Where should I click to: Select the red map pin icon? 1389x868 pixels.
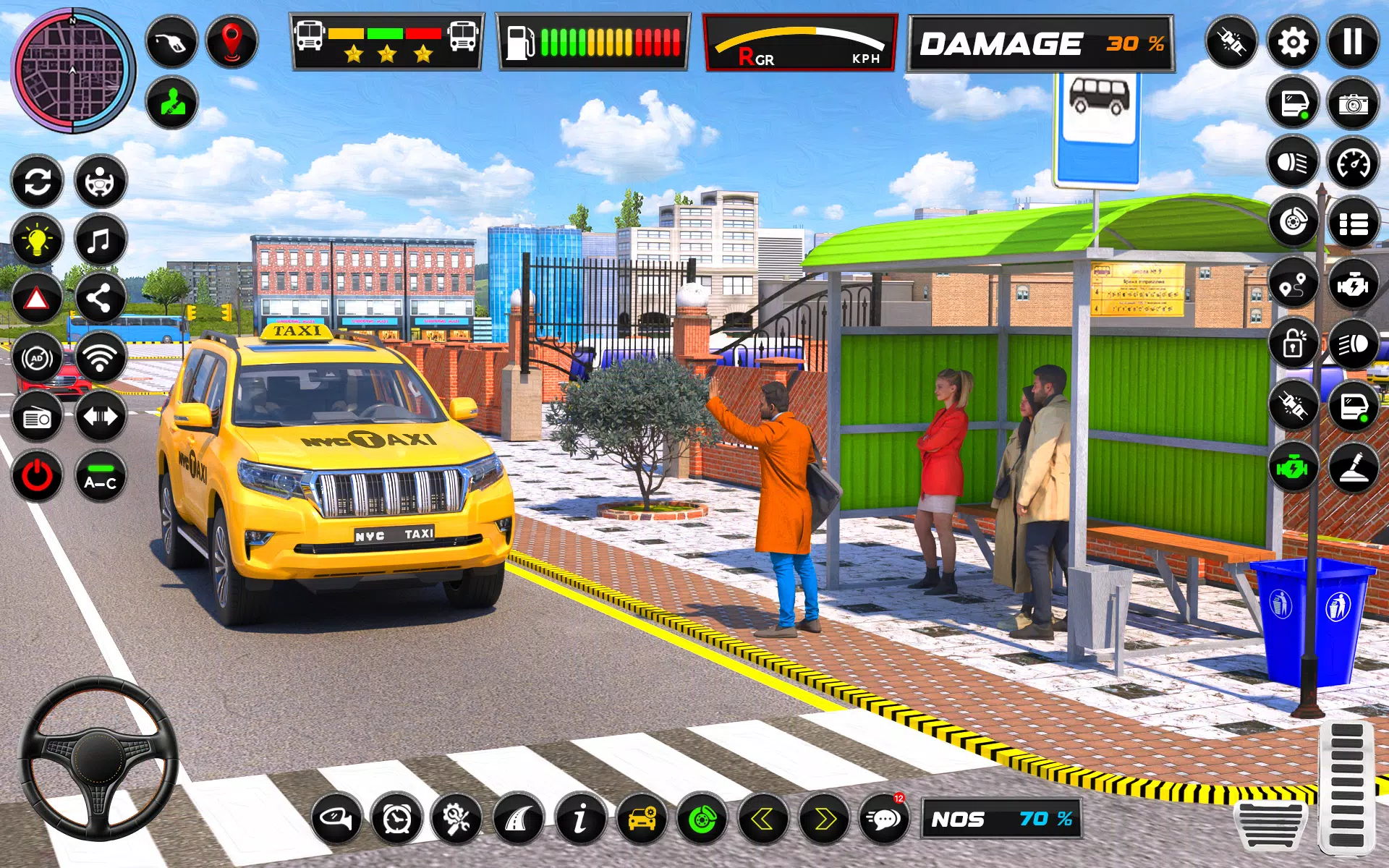(x=231, y=42)
